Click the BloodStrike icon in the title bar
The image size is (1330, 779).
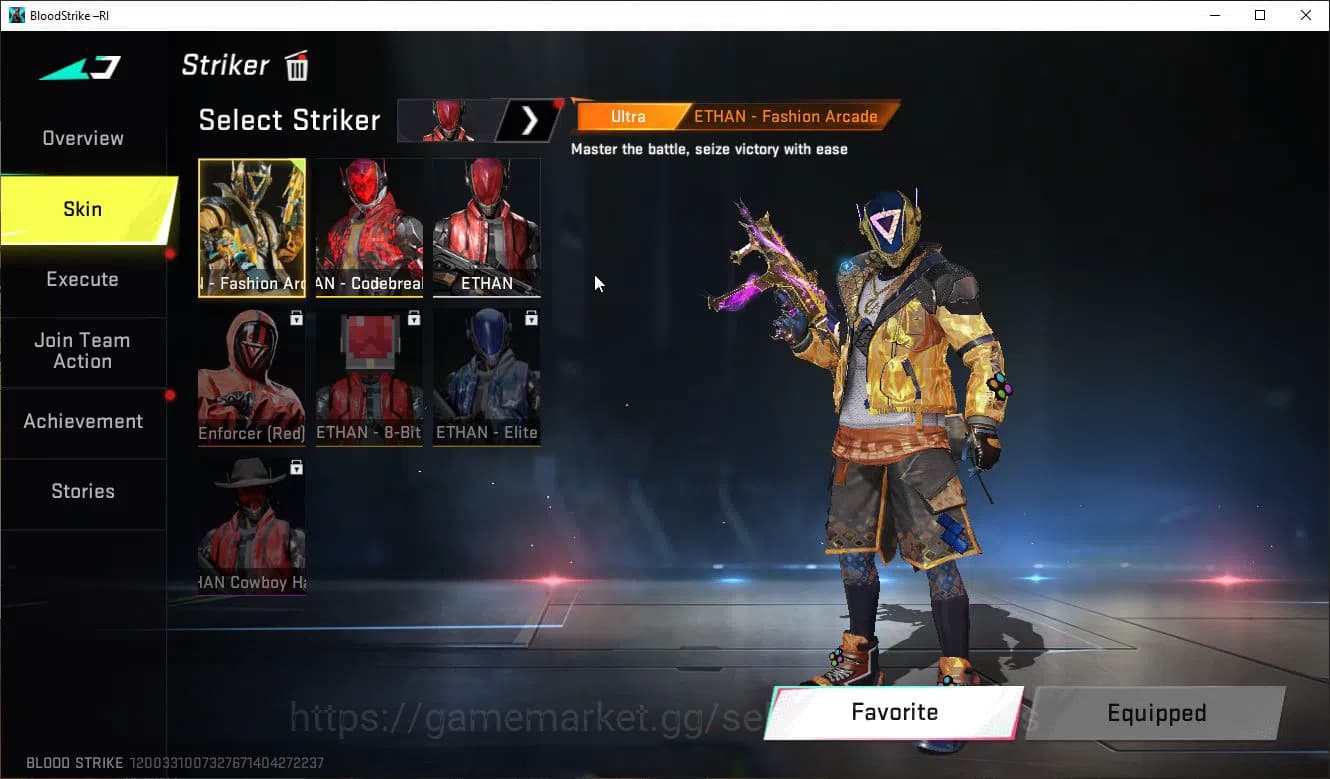click(x=16, y=15)
